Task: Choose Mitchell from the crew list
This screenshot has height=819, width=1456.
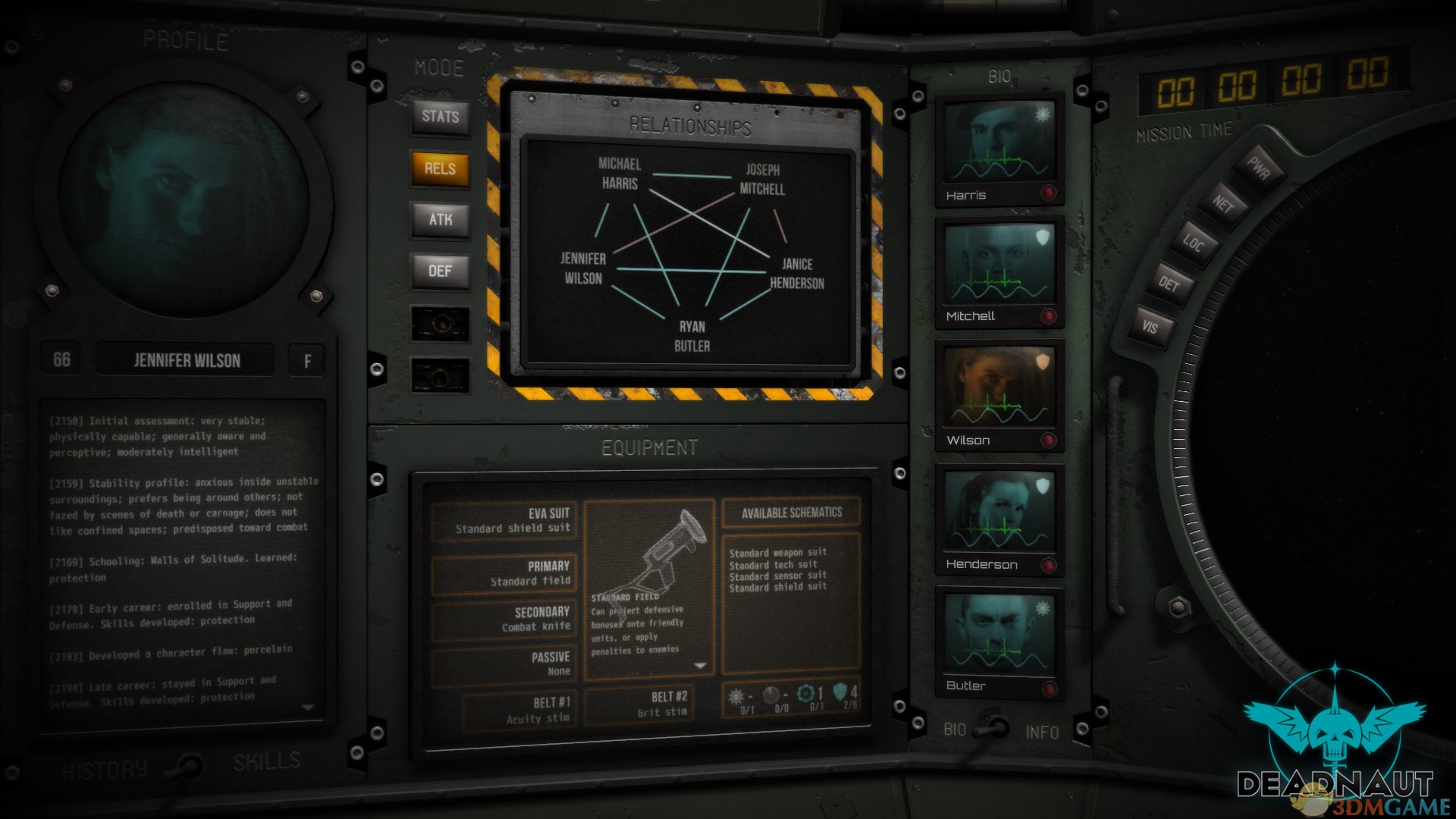Action: point(999,273)
